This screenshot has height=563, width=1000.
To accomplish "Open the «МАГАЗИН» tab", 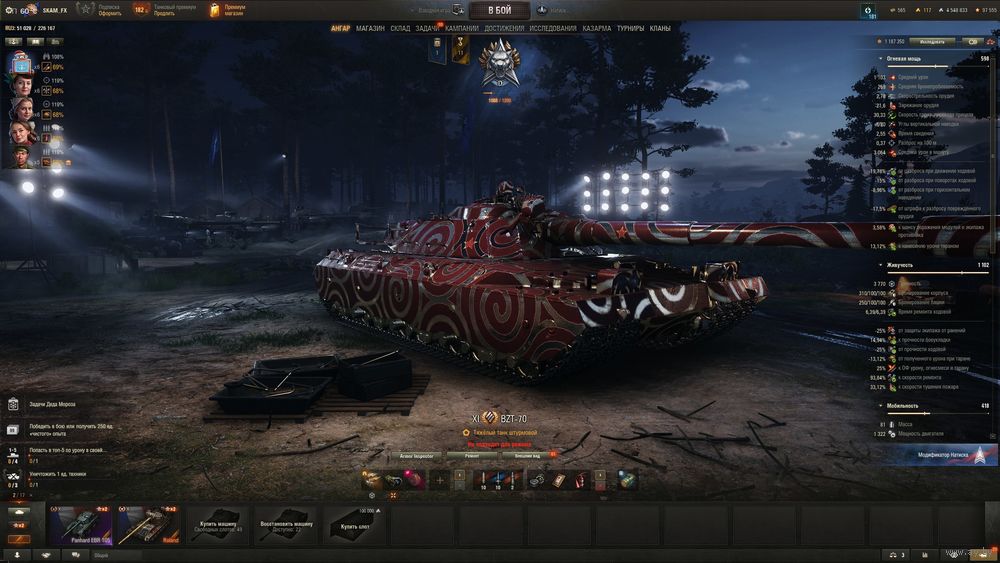I will (x=370, y=28).
